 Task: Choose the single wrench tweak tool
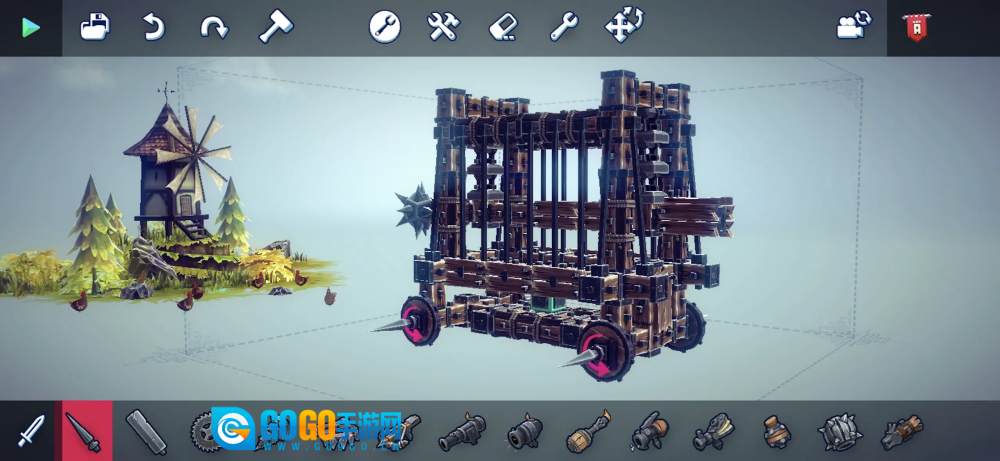point(563,27)
